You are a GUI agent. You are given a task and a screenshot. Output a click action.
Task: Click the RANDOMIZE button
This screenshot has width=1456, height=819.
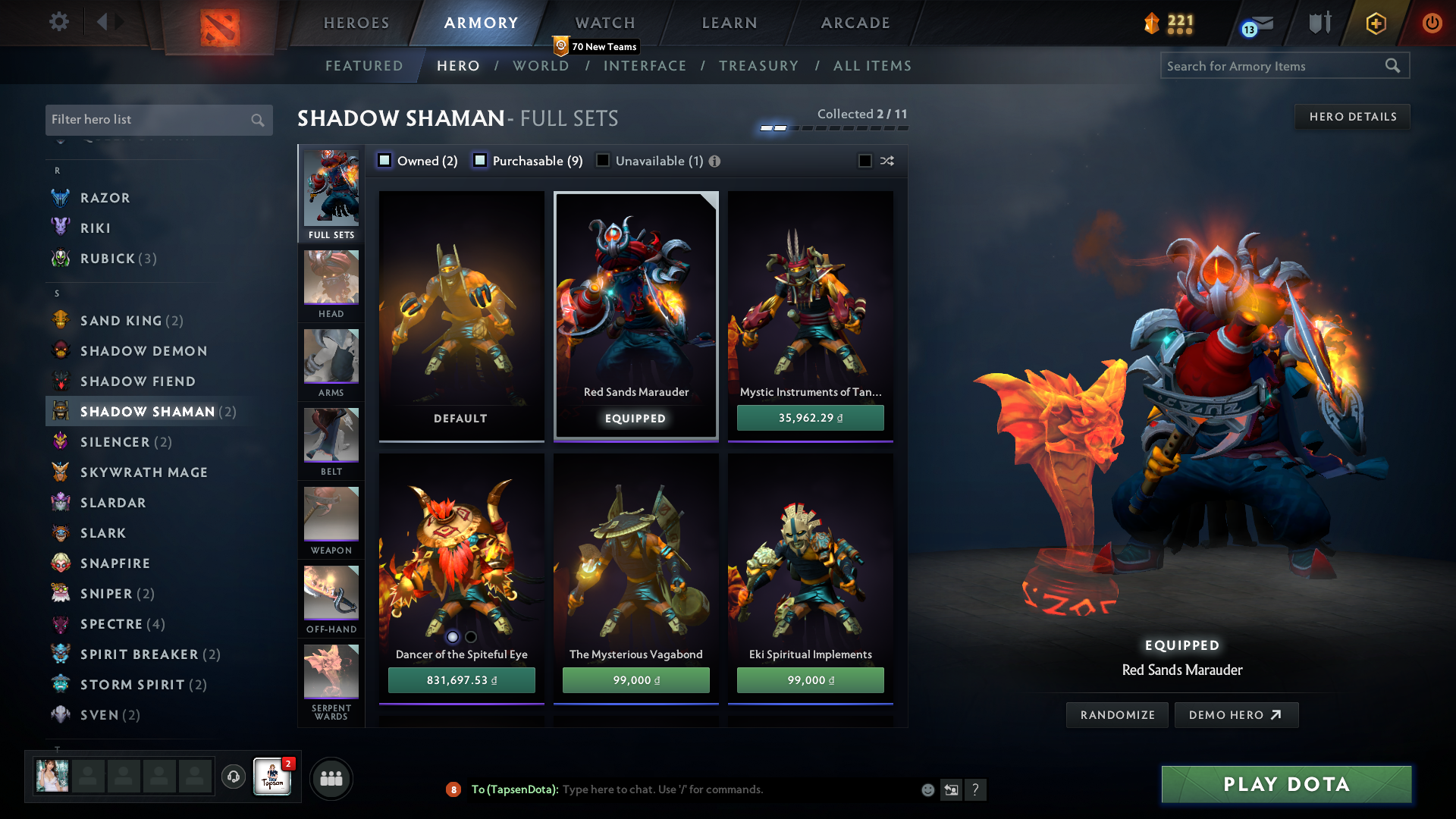1116,714
